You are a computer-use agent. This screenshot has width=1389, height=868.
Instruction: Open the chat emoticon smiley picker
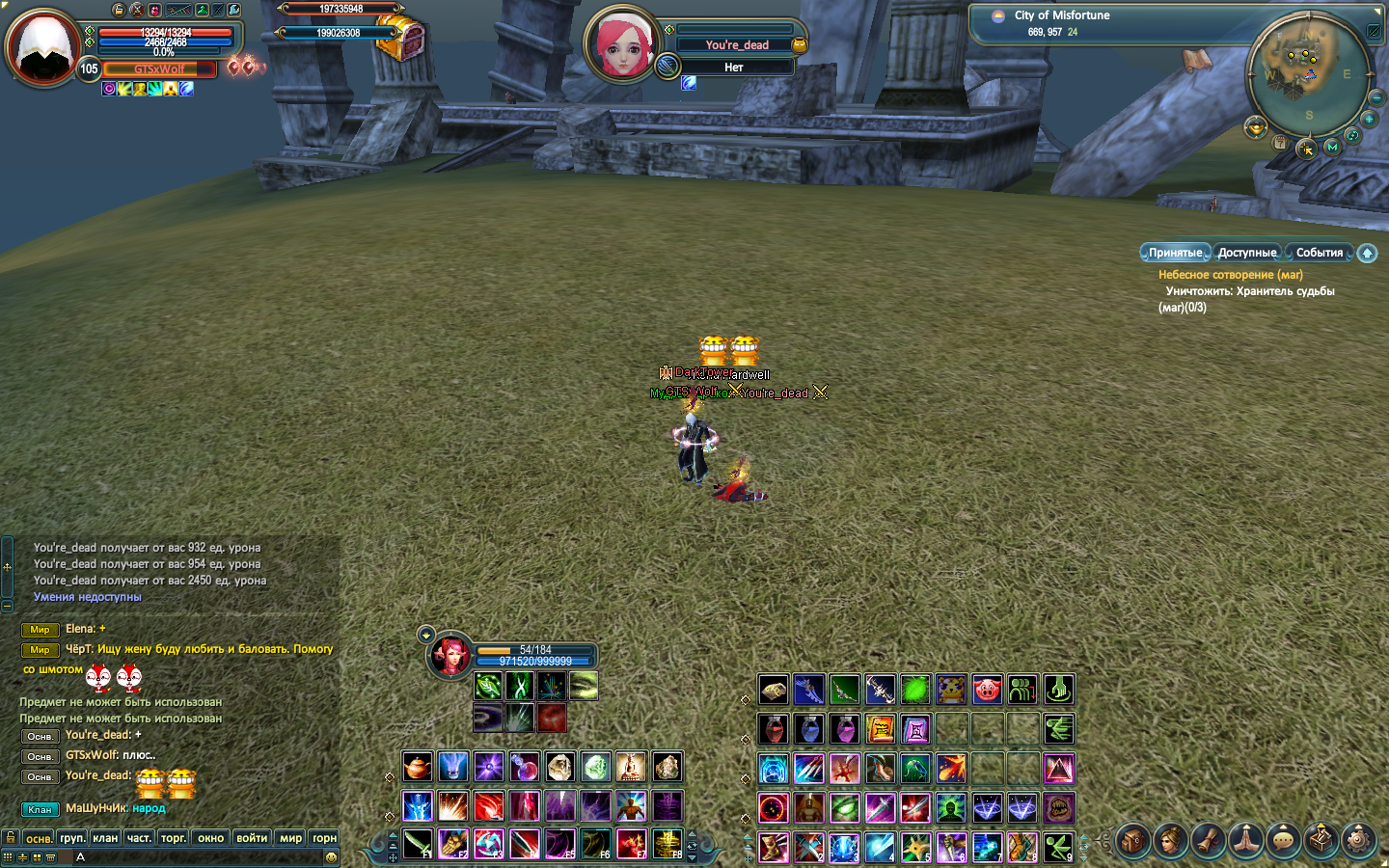[331, 857]
